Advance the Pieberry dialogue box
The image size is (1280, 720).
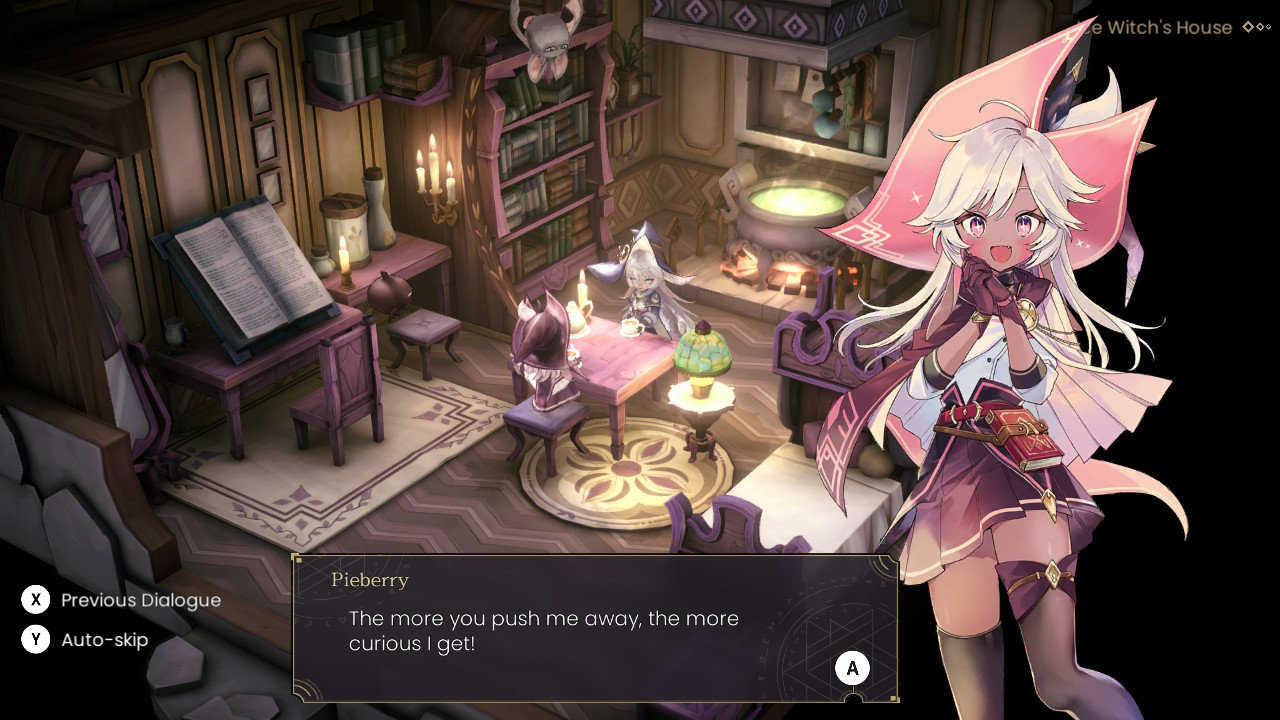(x=852, y=668)
